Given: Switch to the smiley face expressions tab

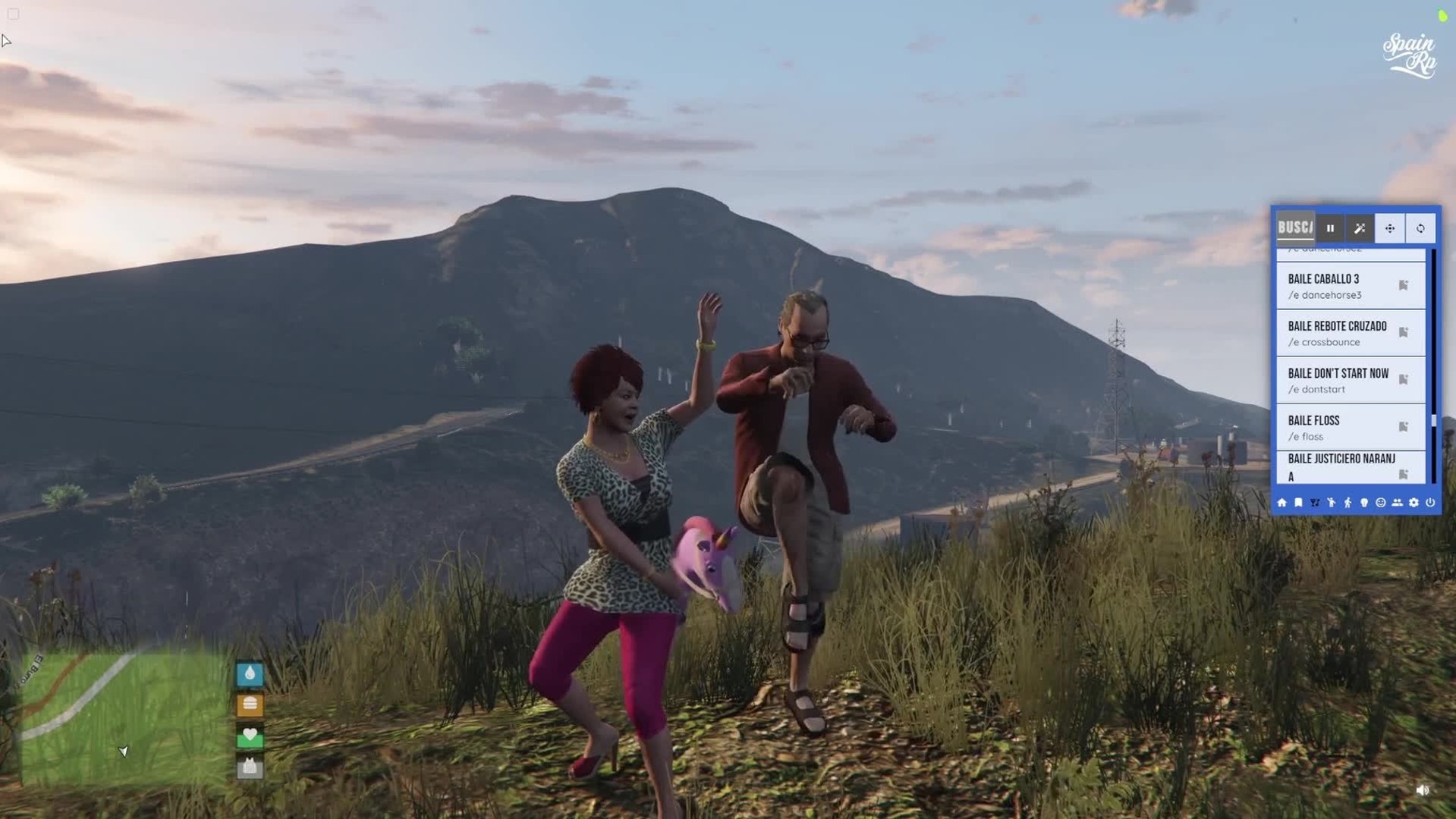Looking at the screenshot, I should pos(1381,503).
